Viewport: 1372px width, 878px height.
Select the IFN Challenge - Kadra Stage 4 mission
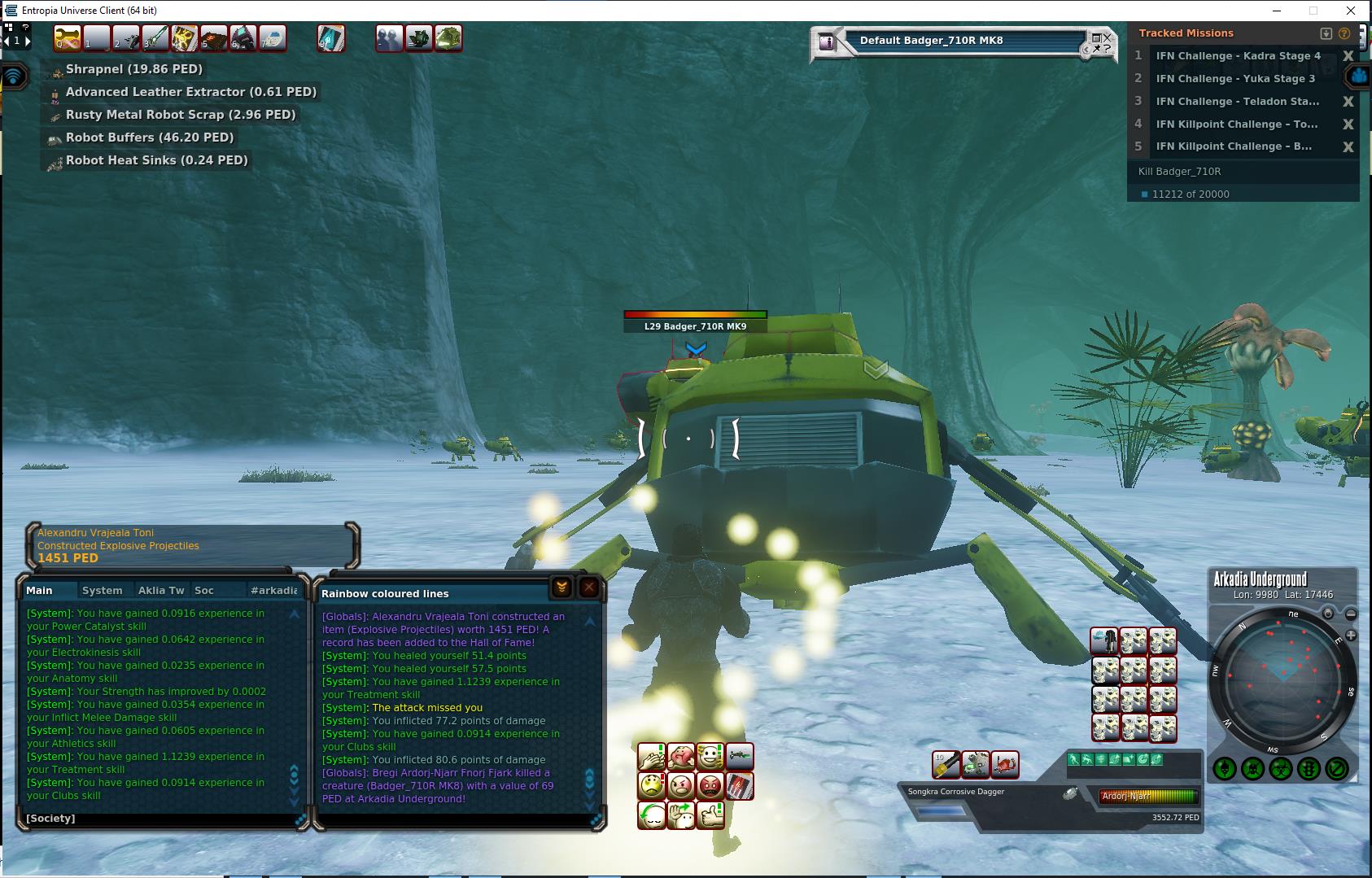(x=1238, y=56)
